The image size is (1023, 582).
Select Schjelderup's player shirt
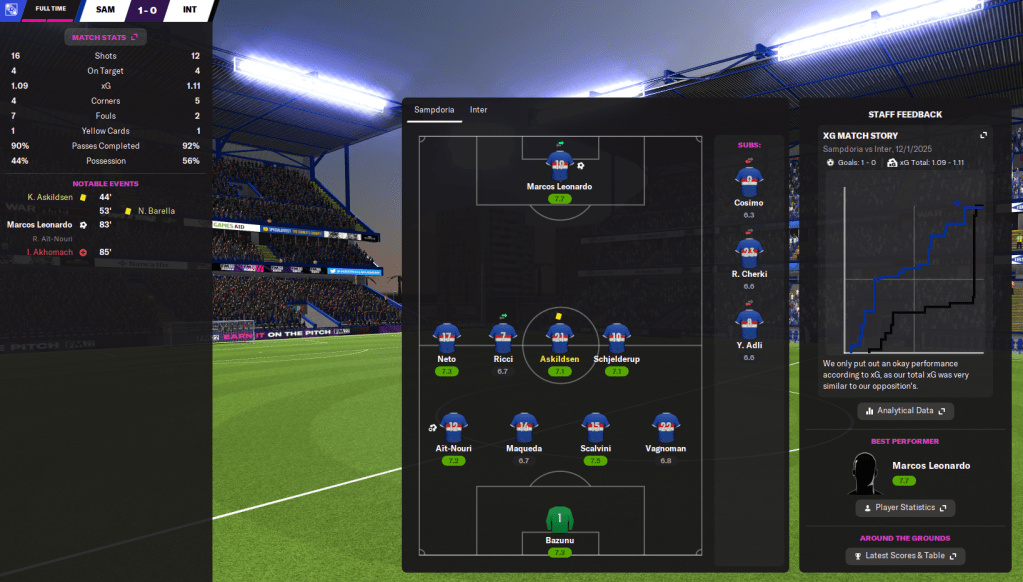click(616, 336)
